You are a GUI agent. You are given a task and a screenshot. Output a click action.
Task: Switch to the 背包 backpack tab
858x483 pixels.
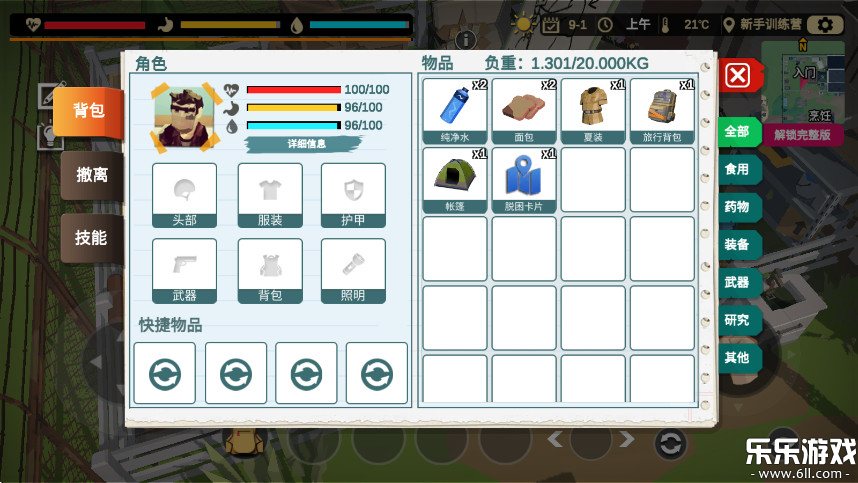click(x=89, y=110)
